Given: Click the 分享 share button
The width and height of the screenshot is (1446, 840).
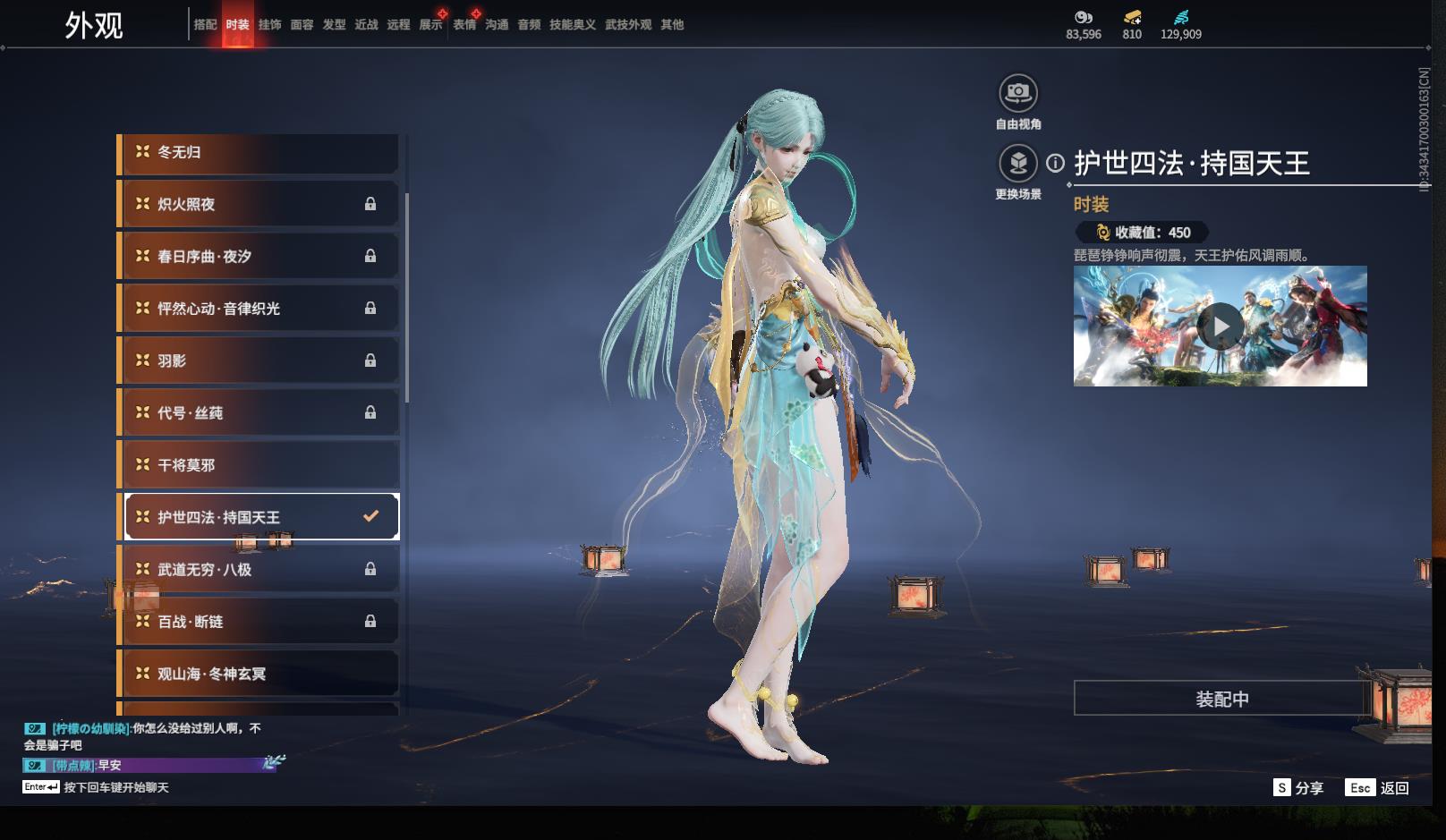Looking at the screenshot, I should pos(1298,788).
